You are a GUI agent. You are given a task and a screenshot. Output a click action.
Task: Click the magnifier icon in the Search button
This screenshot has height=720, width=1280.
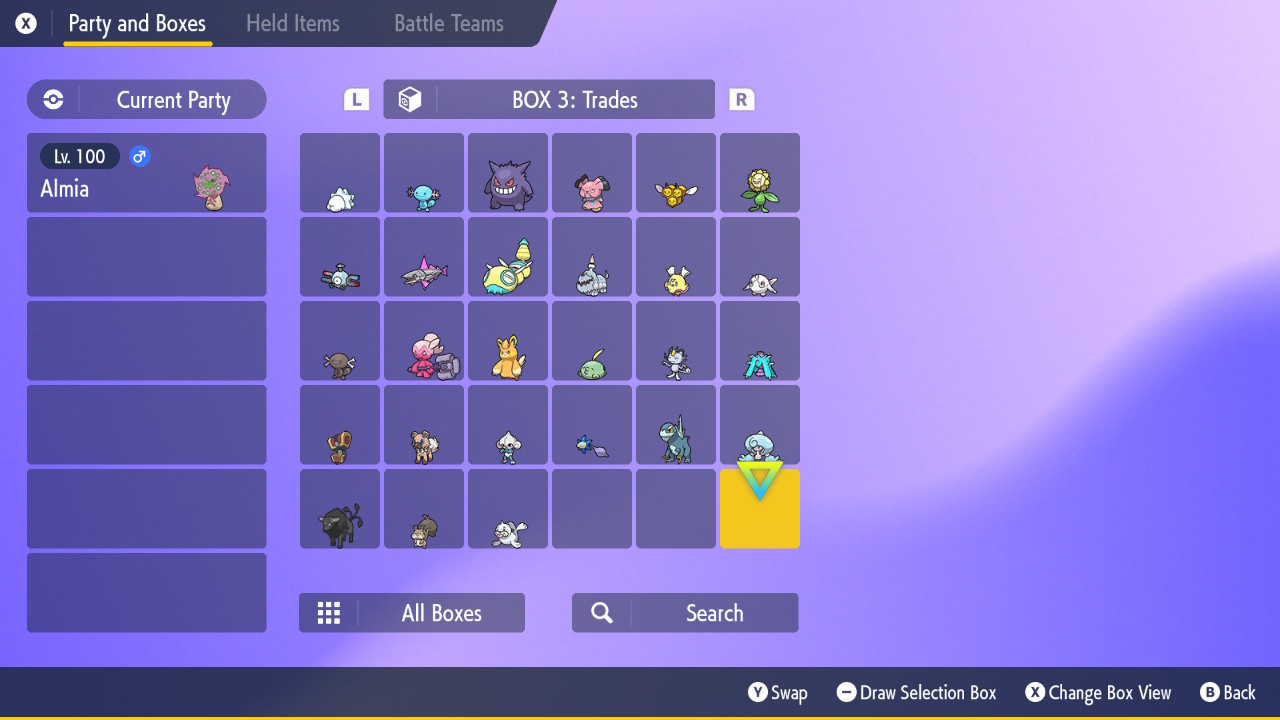[x=601, y=612]
